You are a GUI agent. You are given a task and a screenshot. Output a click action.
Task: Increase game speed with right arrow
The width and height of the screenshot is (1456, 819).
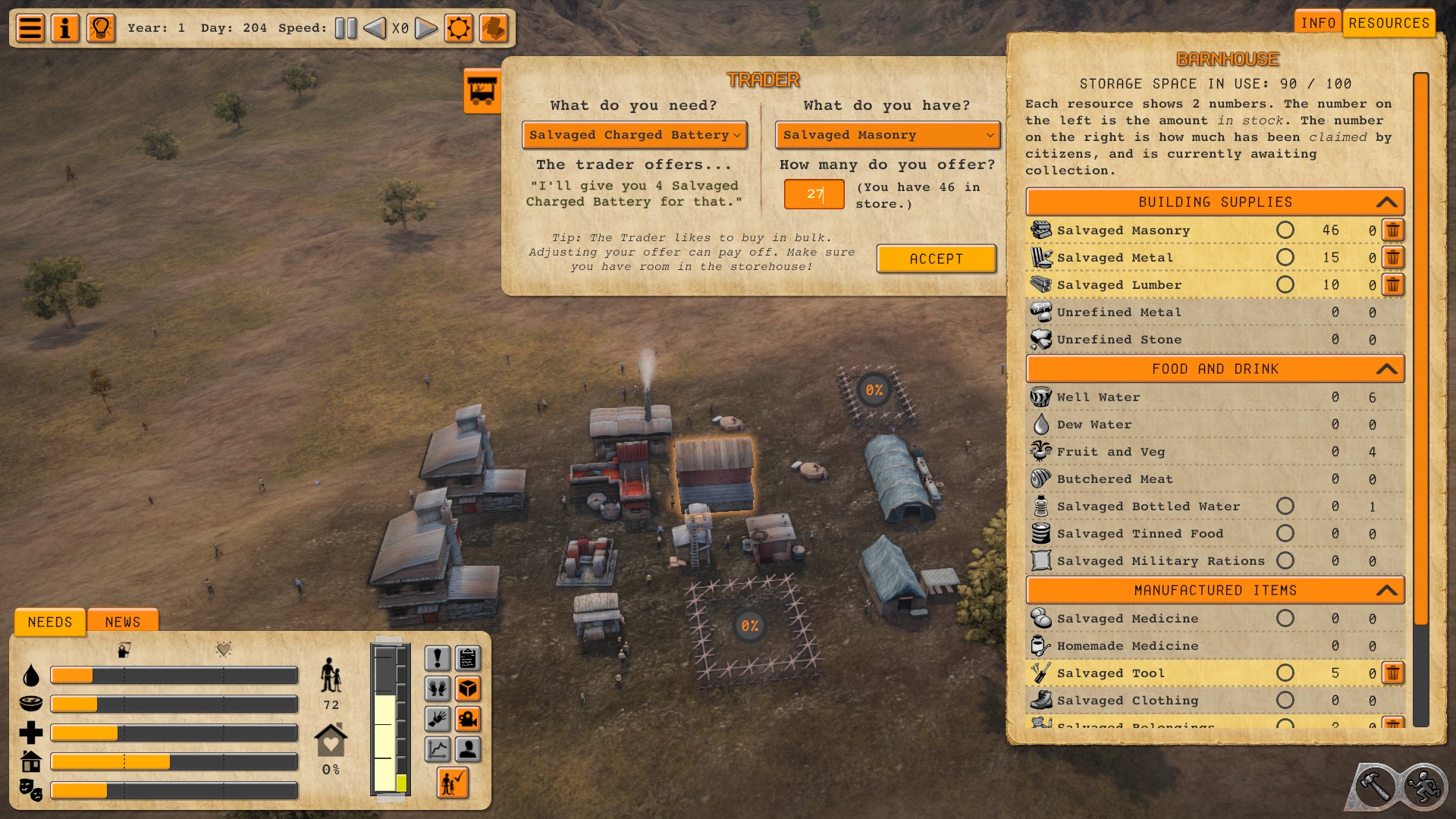426,29
